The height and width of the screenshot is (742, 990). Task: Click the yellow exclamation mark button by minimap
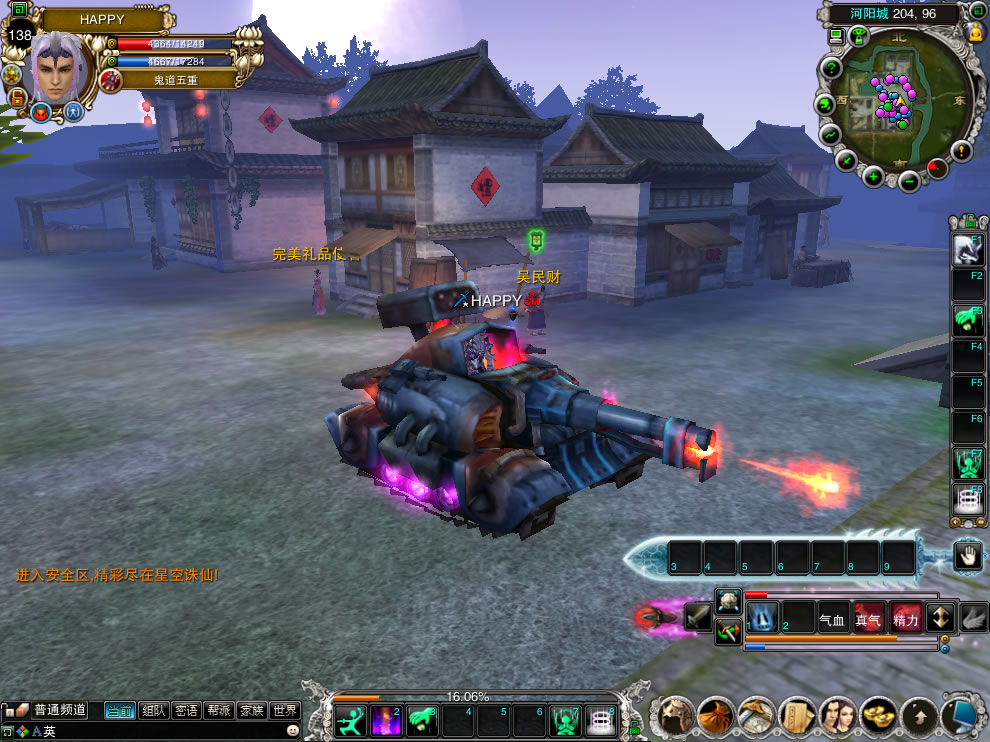(x=962, y=151)
